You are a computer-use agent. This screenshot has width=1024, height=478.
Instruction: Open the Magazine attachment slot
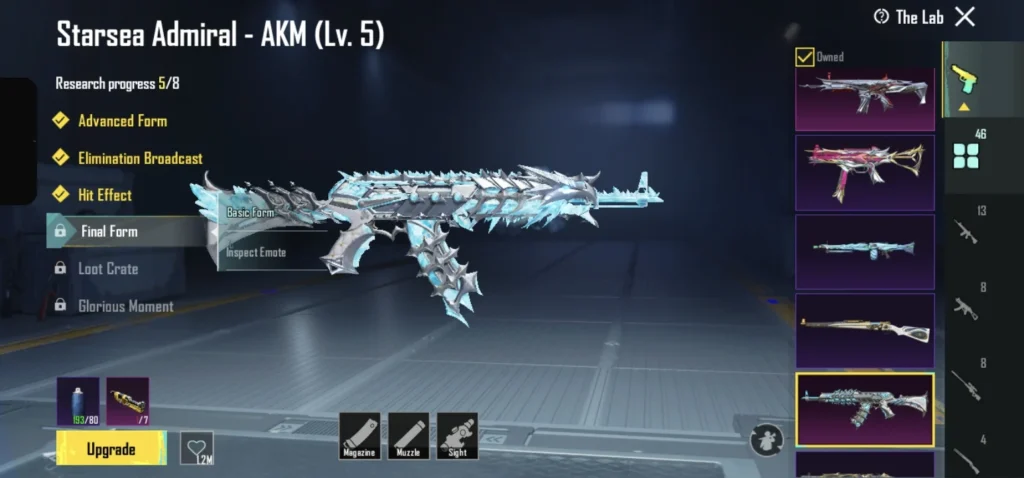coord(359,436)
